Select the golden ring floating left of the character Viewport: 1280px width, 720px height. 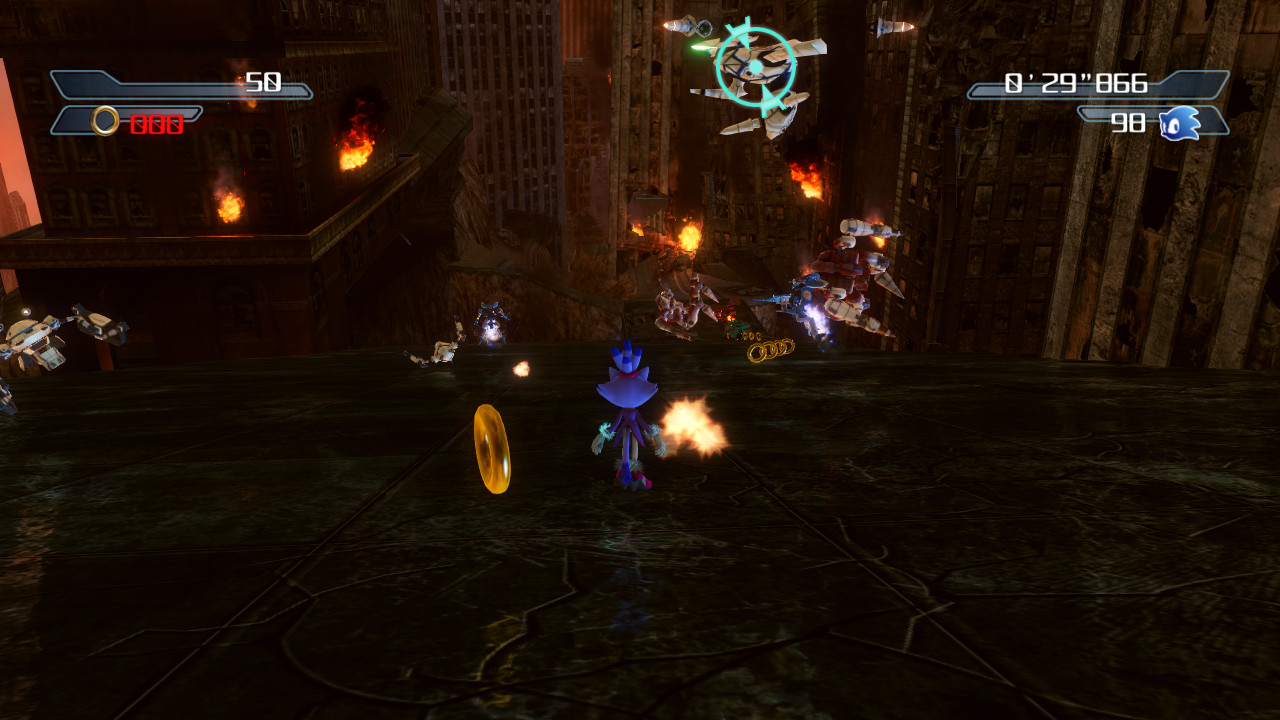490,447
